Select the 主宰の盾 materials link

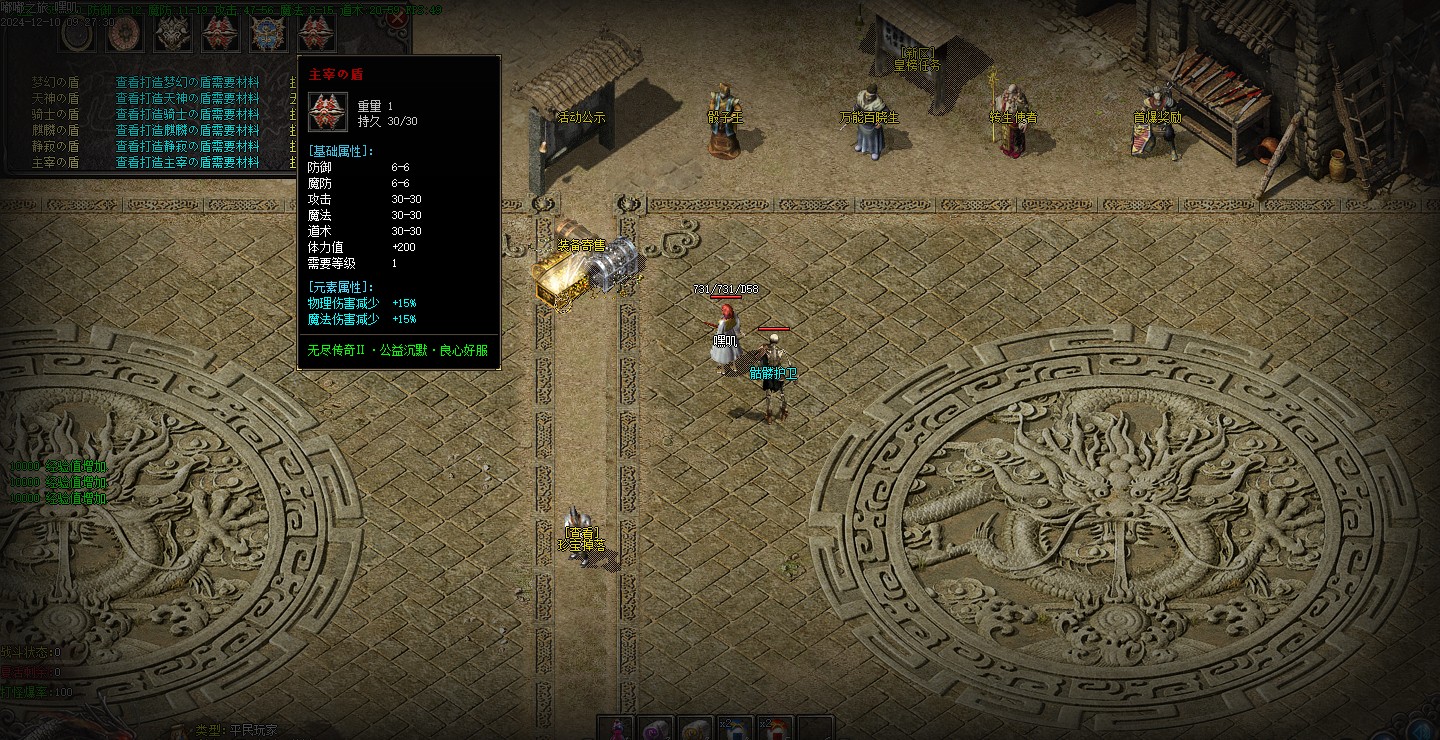tap(187, 162)
